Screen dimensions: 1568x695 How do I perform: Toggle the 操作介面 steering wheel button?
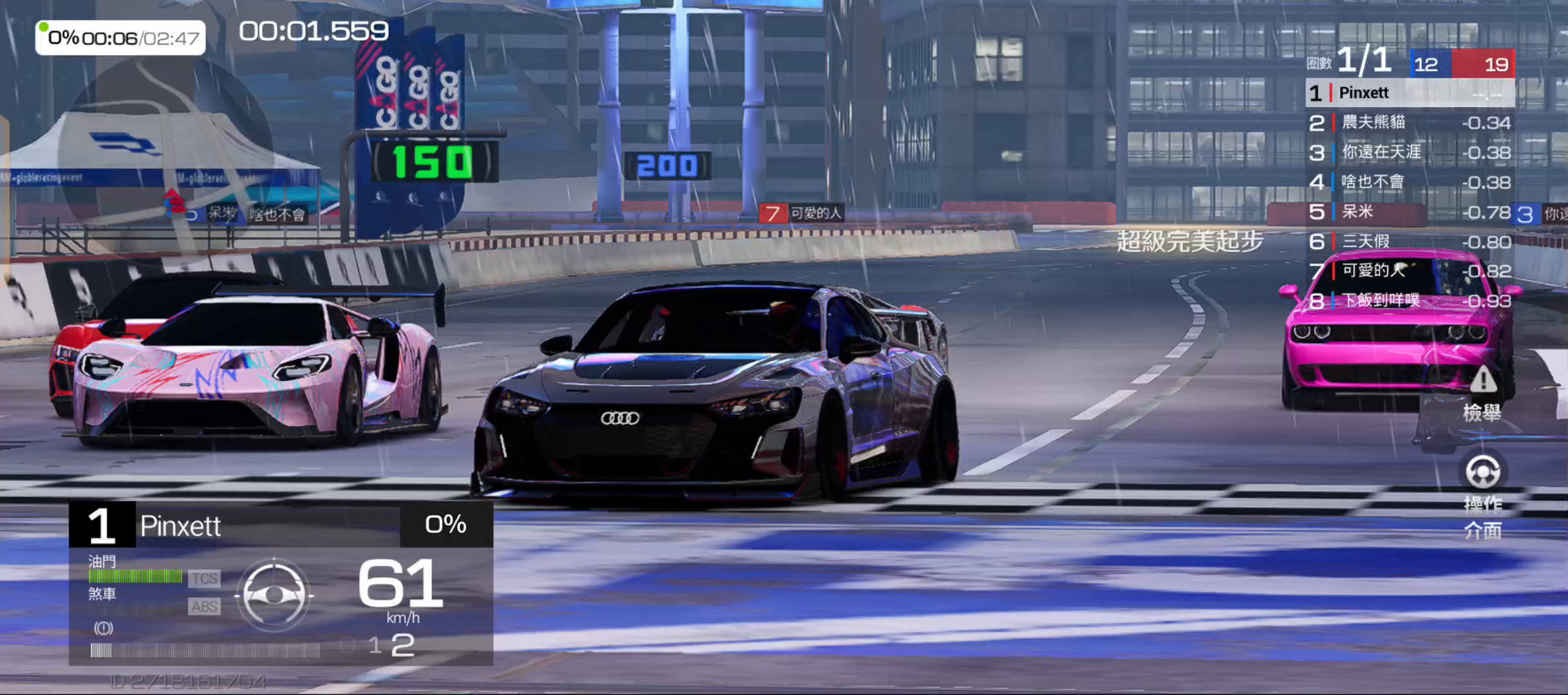coord(1482,494)
